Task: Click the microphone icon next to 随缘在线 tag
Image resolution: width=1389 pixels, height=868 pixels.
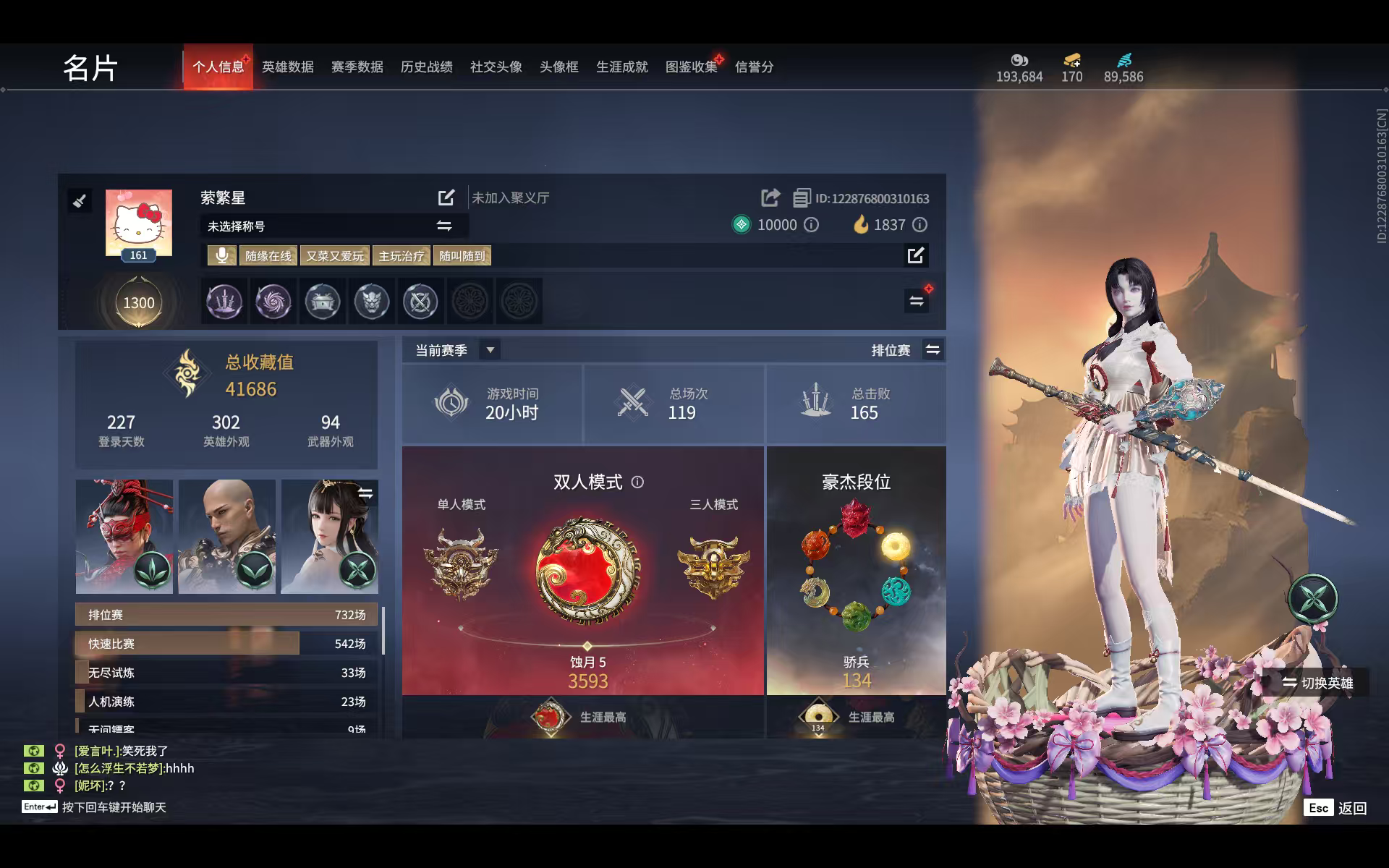Action: click(221, 255)
